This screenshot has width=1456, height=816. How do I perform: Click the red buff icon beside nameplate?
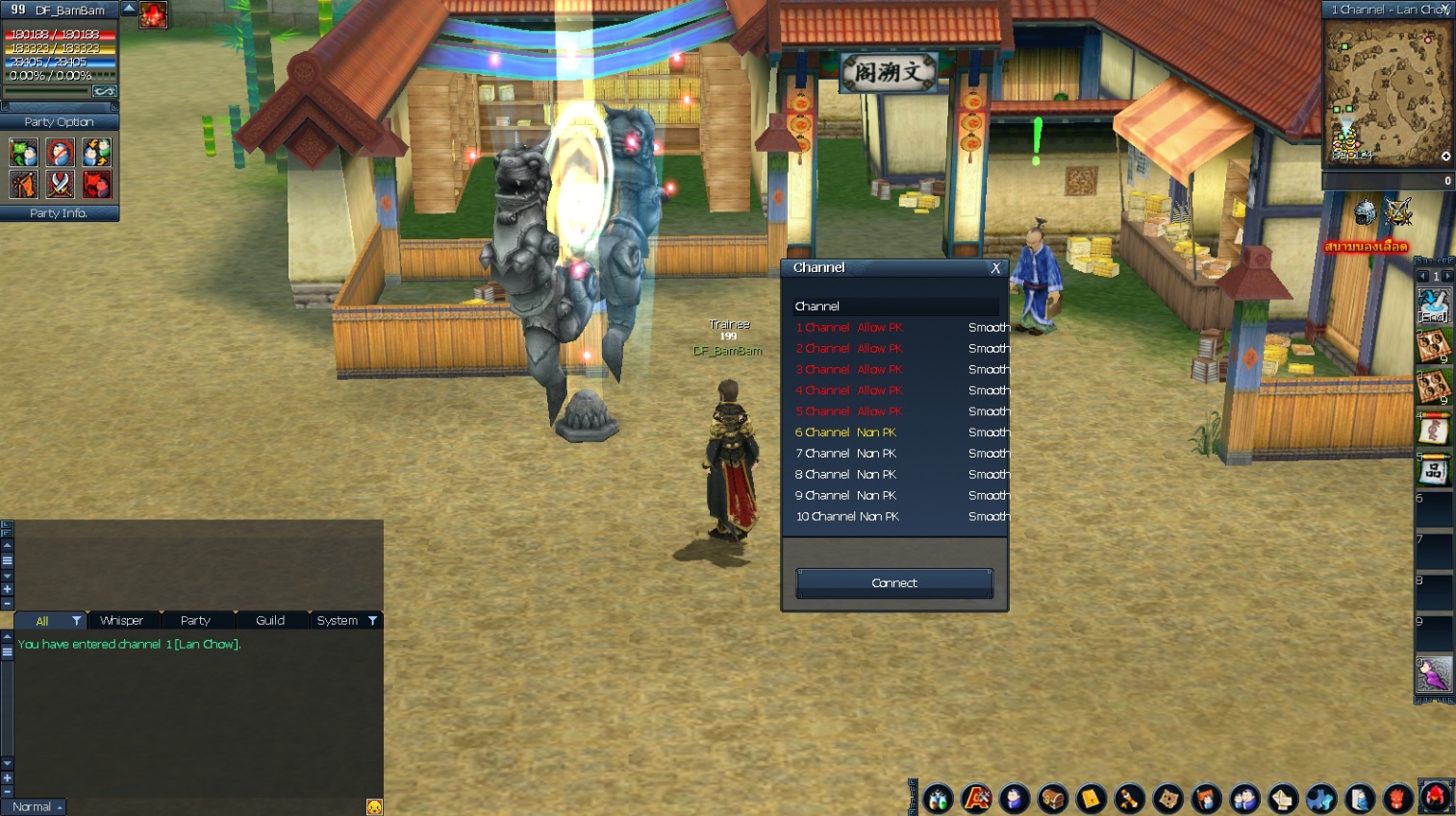coord(153,14)
